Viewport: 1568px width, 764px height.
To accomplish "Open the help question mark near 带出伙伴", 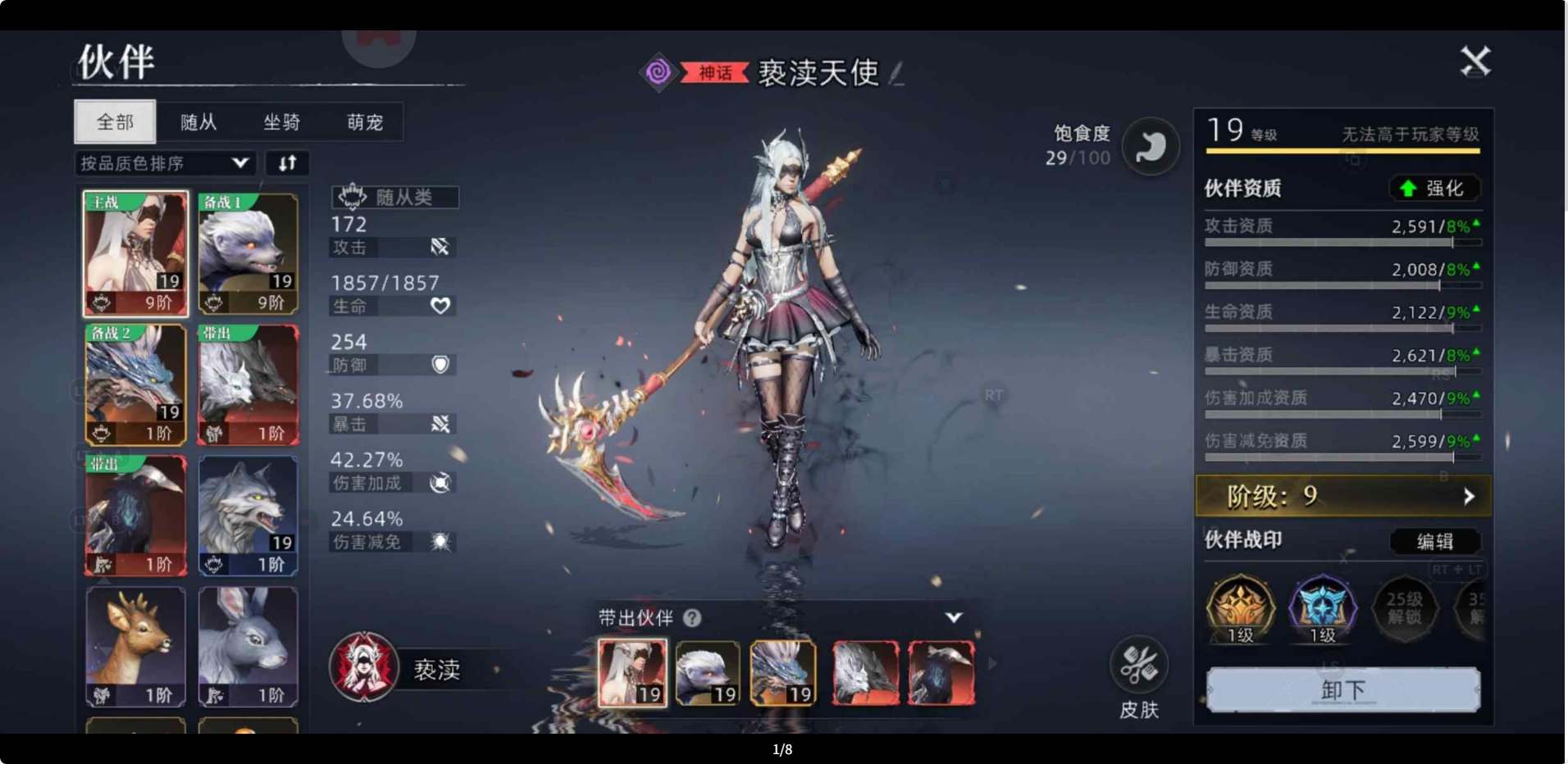I will click(693, 618).
